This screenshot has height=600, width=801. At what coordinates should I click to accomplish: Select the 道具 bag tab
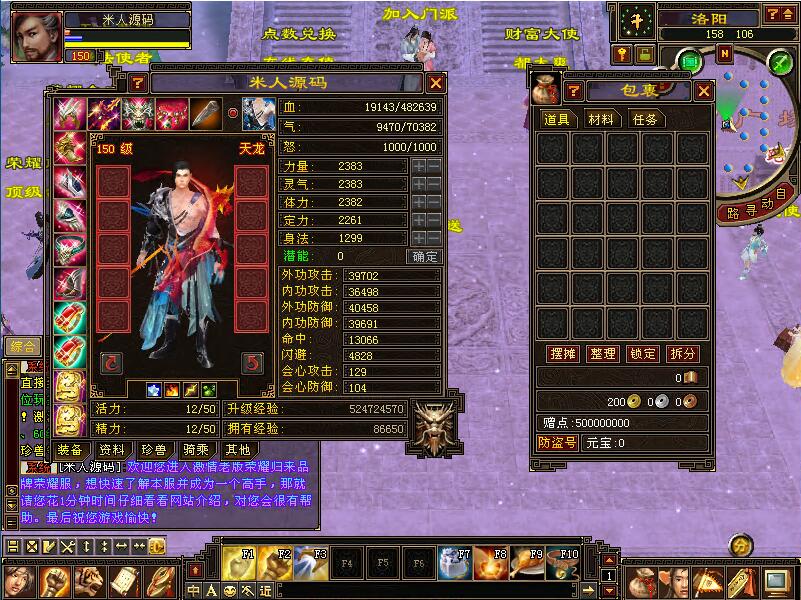(557, 119)
